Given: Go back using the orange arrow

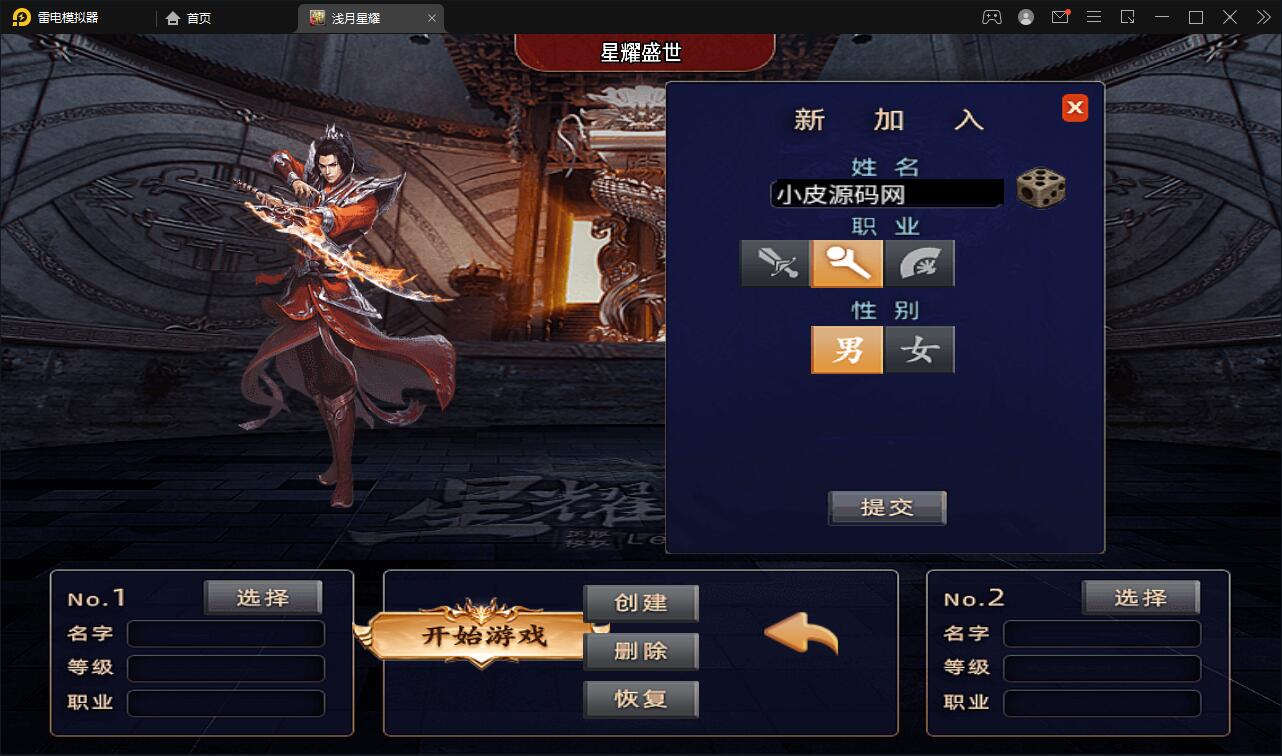Looking at the screenshot, I should (x=801, y=634).
